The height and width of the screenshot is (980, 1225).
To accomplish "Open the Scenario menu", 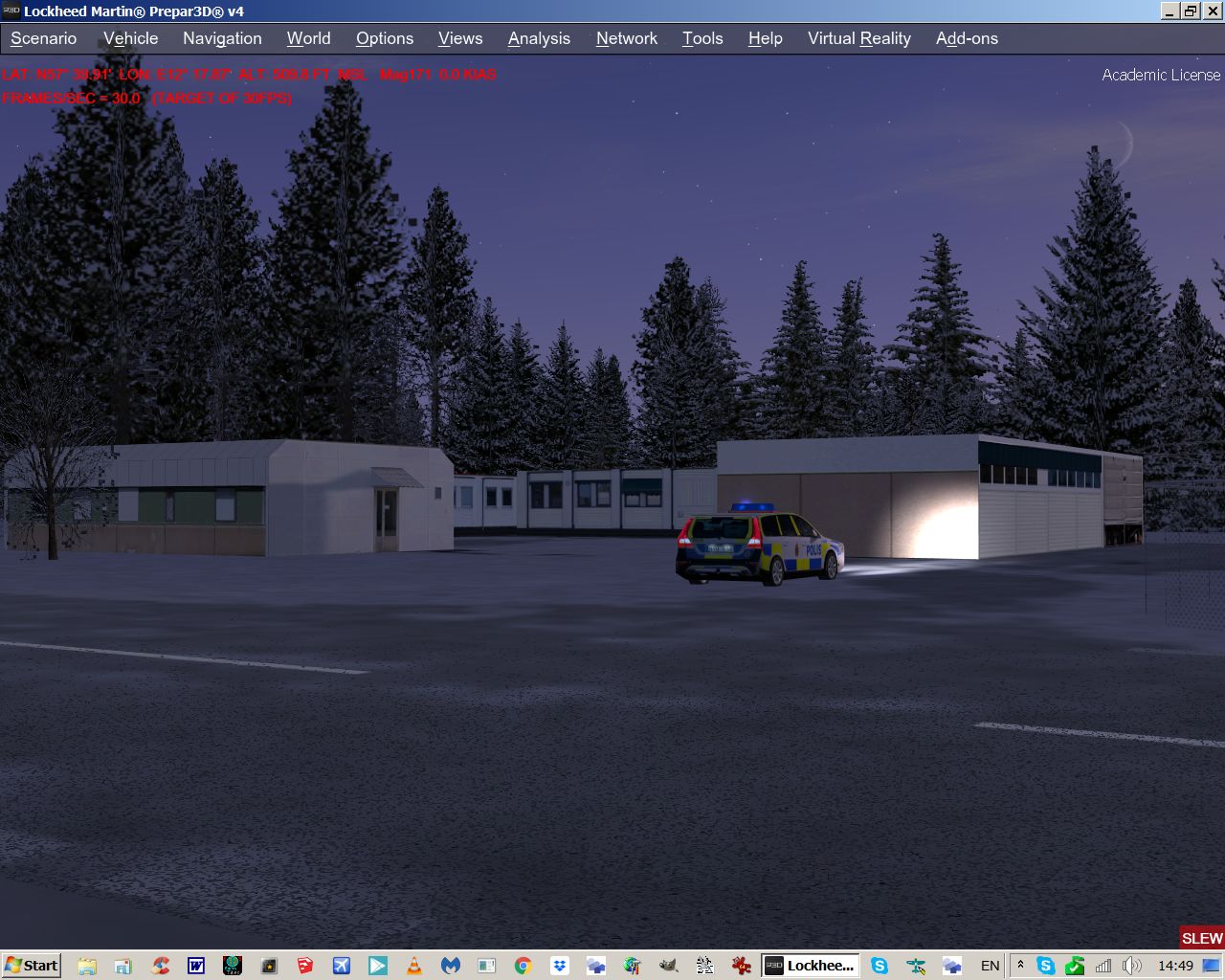I will coord(43,38).
